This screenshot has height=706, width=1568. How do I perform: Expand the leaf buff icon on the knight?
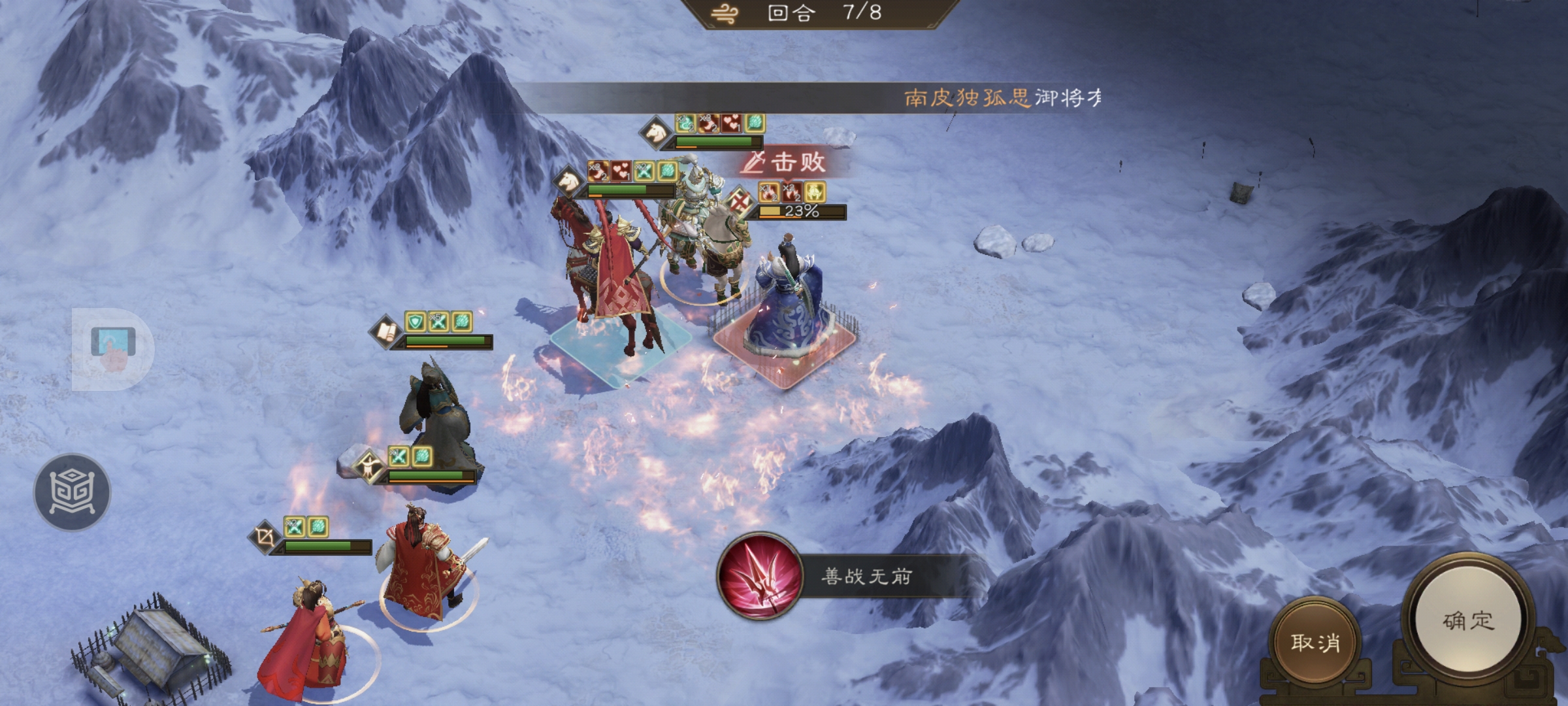[x=755, y=124]
